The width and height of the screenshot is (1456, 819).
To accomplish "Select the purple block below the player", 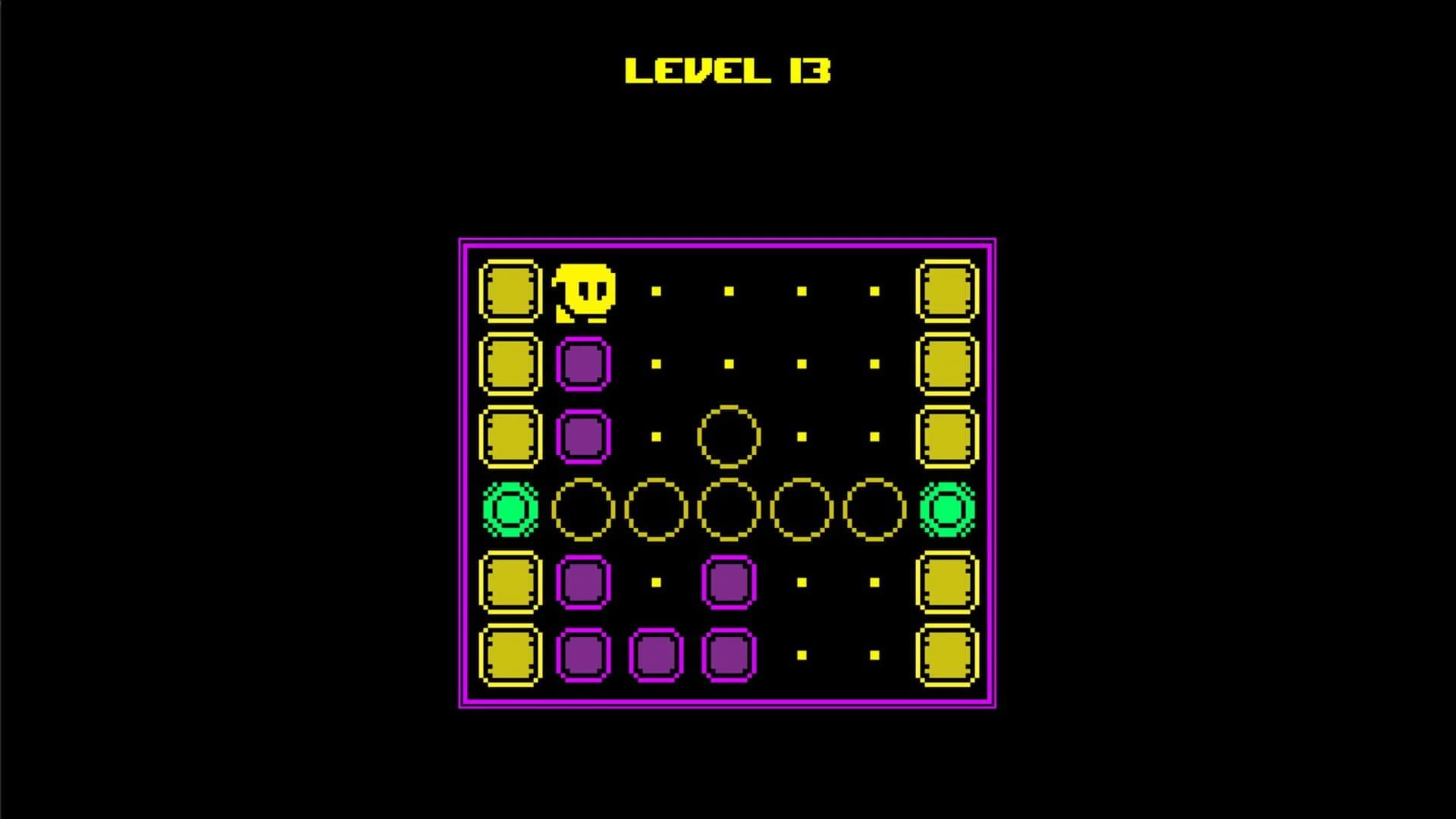I will click(584, 364).
